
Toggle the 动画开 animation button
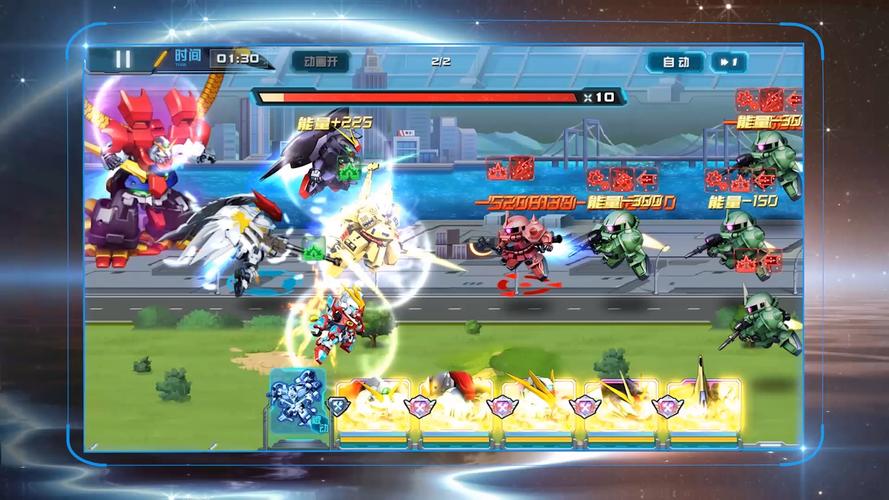point(320,61)
